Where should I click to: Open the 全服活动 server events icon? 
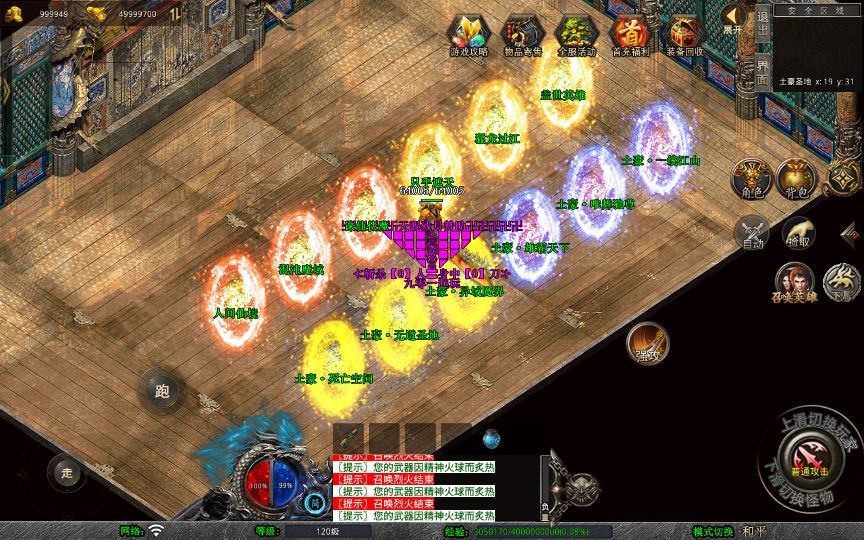click(x=576, y=34)
